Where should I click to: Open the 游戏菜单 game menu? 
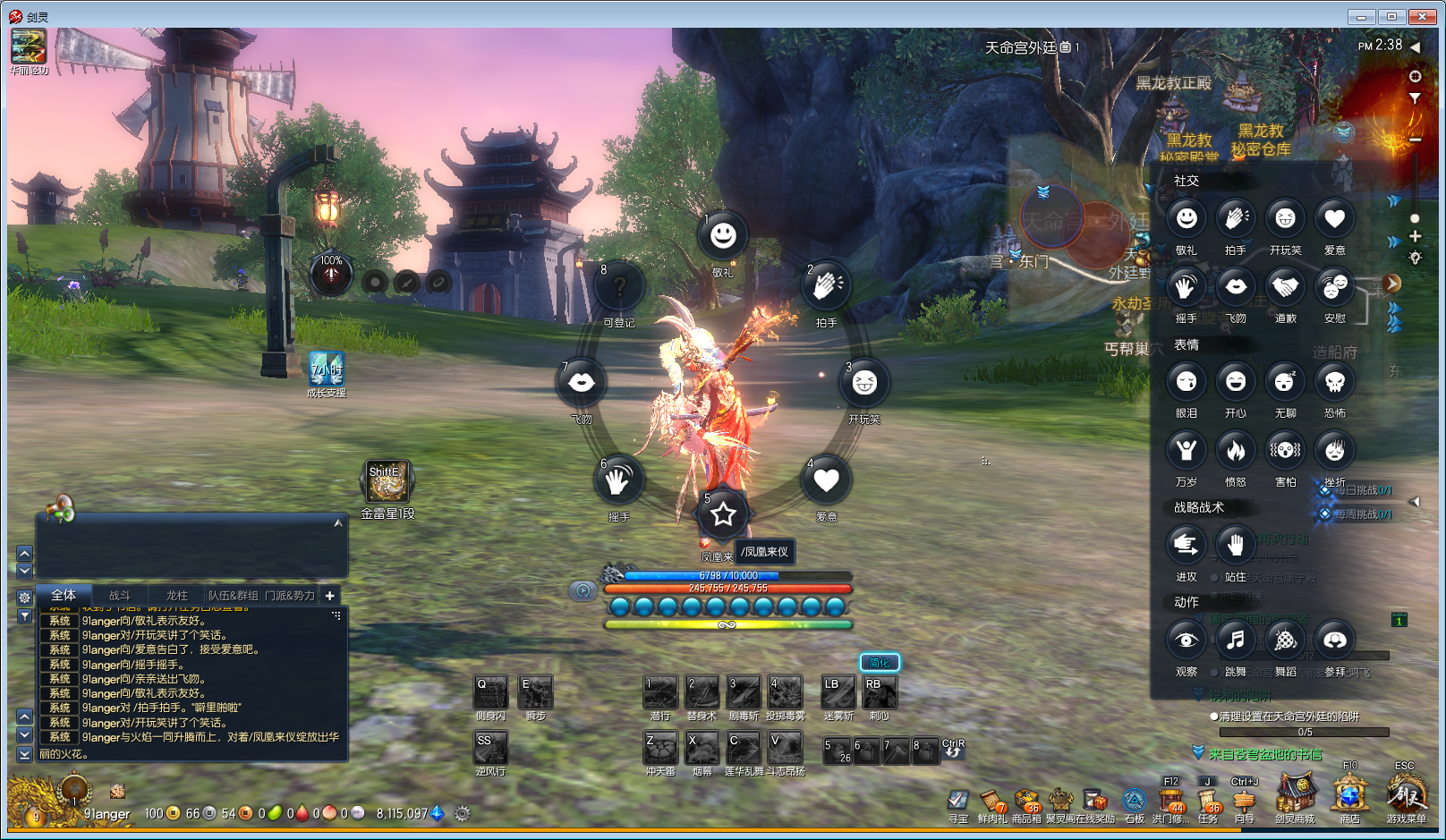1406,795
